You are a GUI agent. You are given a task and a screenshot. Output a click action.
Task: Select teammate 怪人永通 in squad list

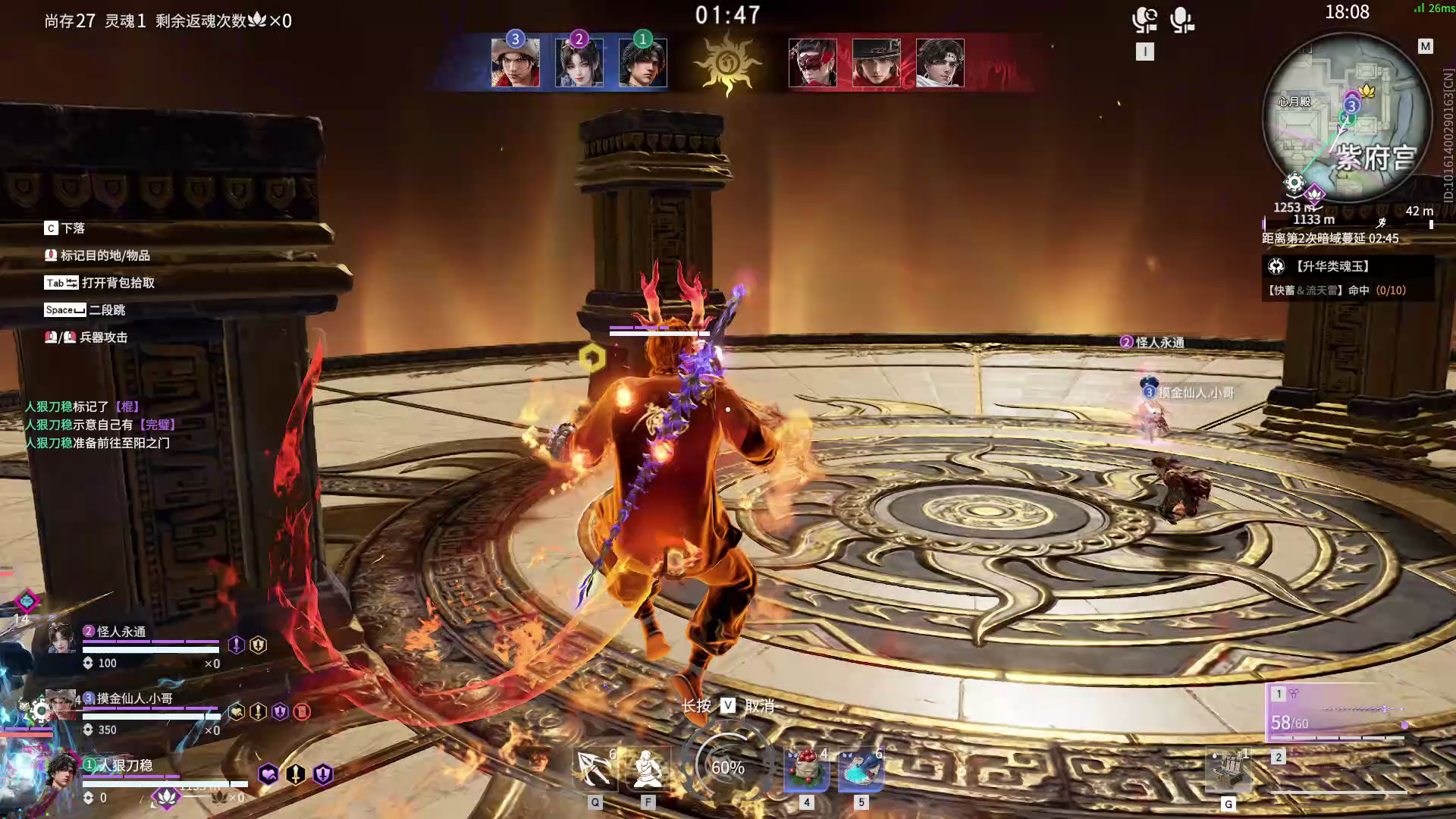click(121, 632)
